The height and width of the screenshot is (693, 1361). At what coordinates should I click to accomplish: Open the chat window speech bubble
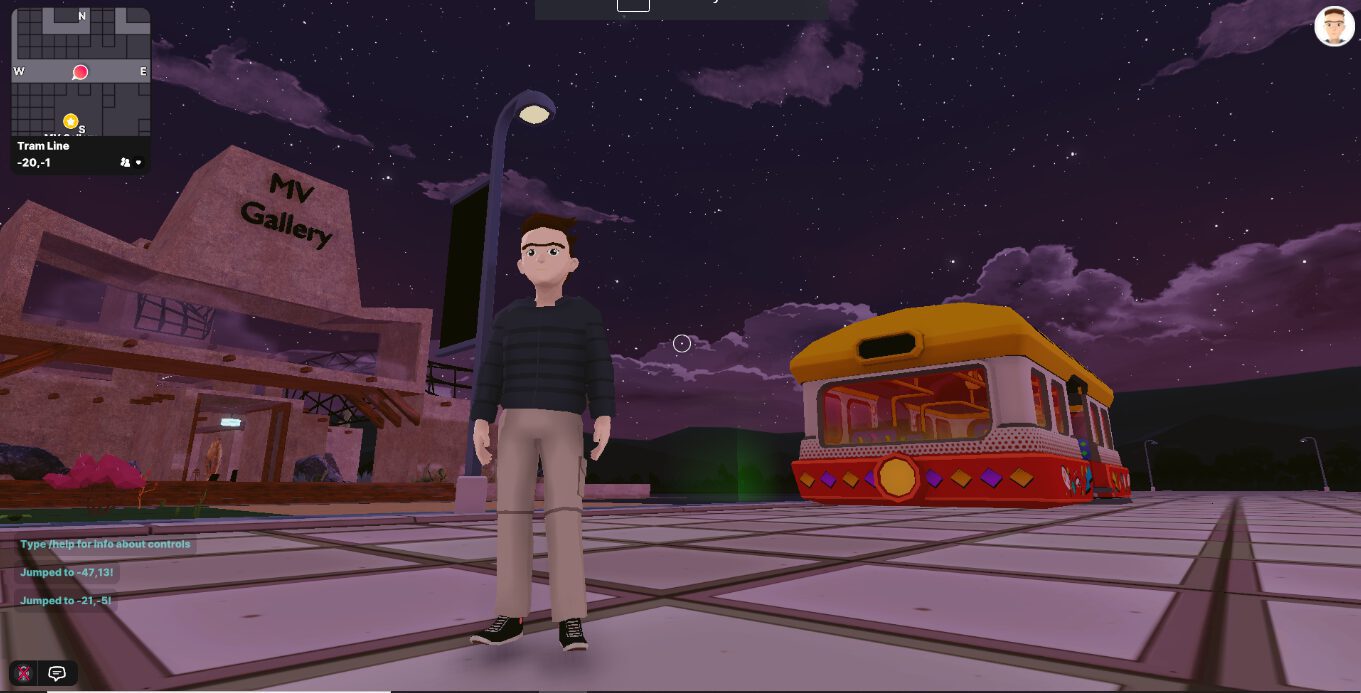point(57,673)
